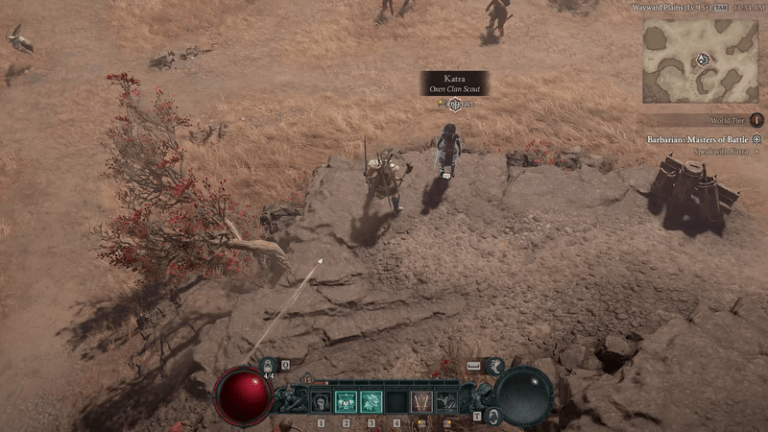The width and height of the screenshot is (768, 432).
Task: Click Katra's Oxen Clan Scout nameplate
Action: tap(455, 83)
